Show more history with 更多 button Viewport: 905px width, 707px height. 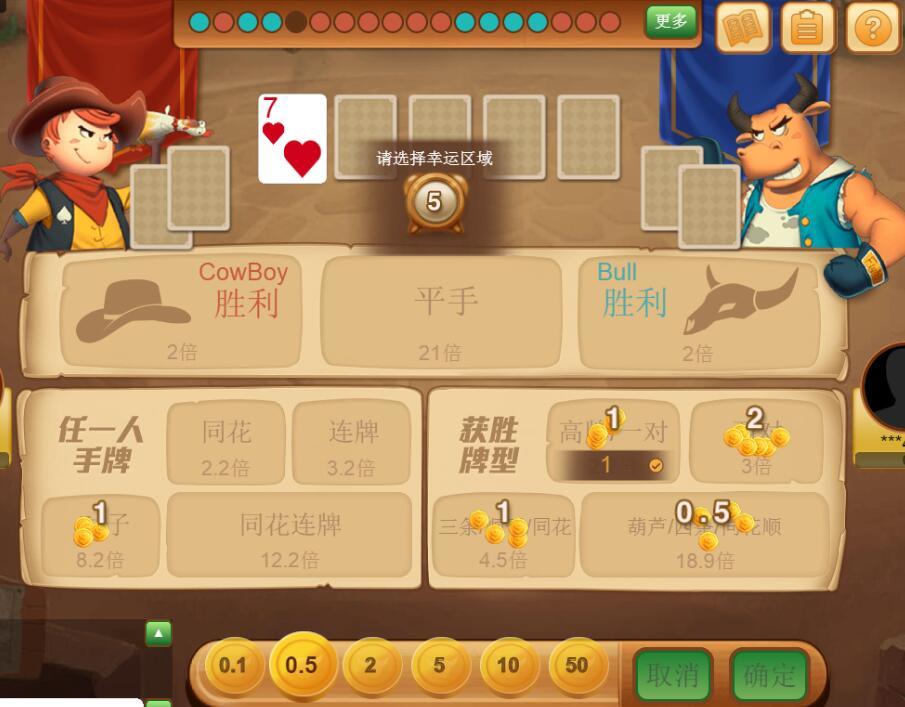[670, 21]
